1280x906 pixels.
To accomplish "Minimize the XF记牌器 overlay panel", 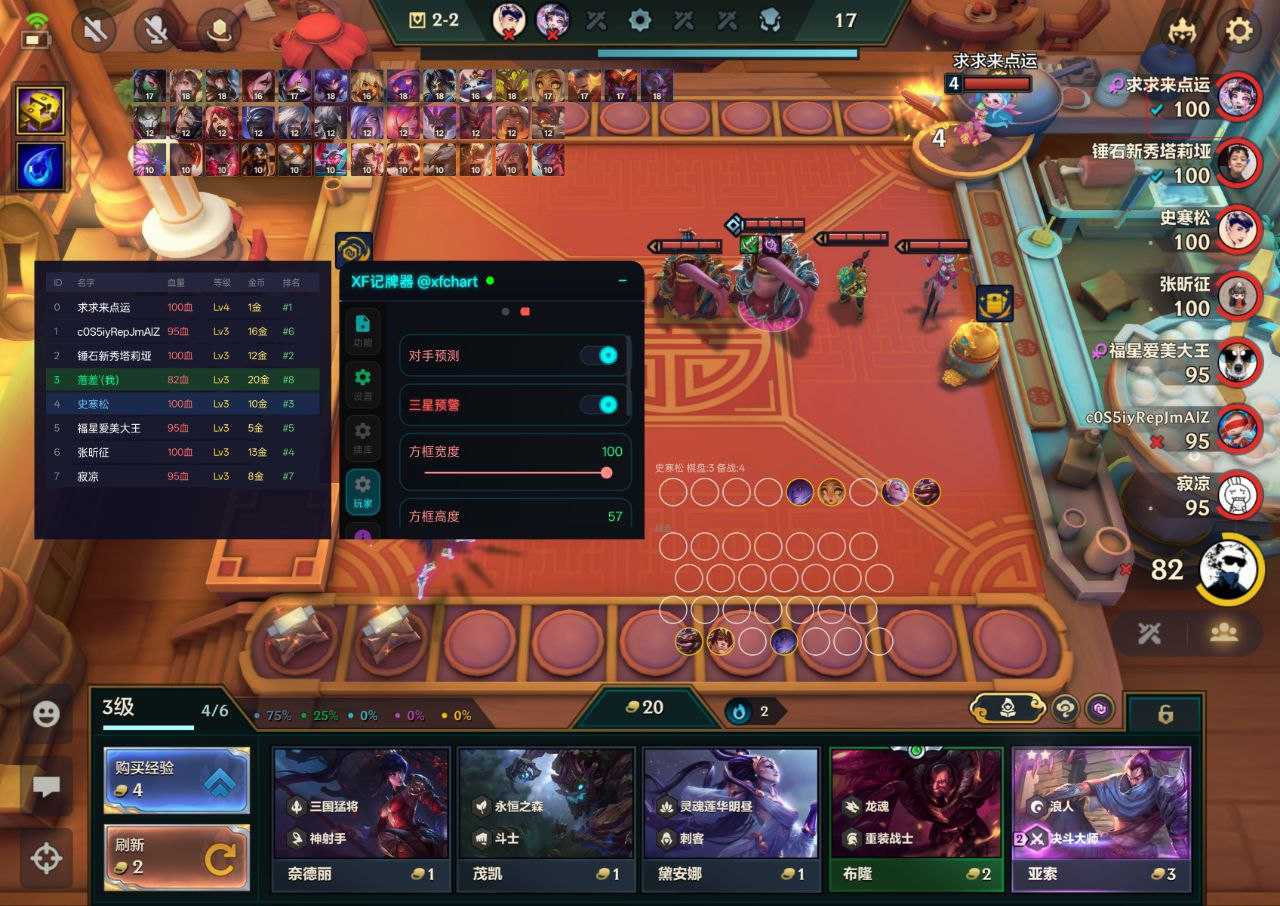I will (x=623, y=281).
